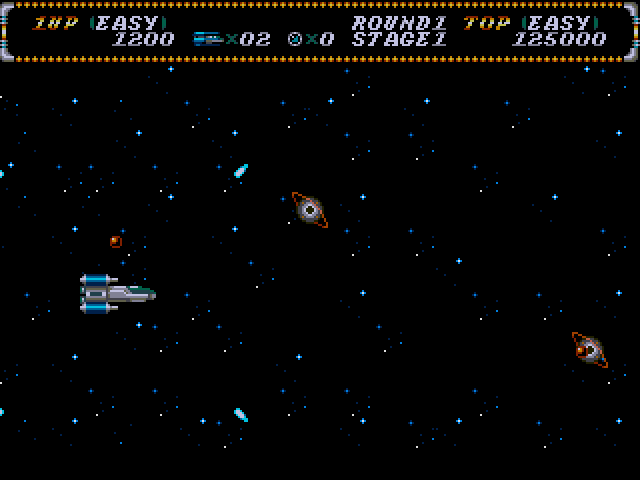Select the round bomb stock icon
This screenshot has height=480, width=640.
(295, 39)
